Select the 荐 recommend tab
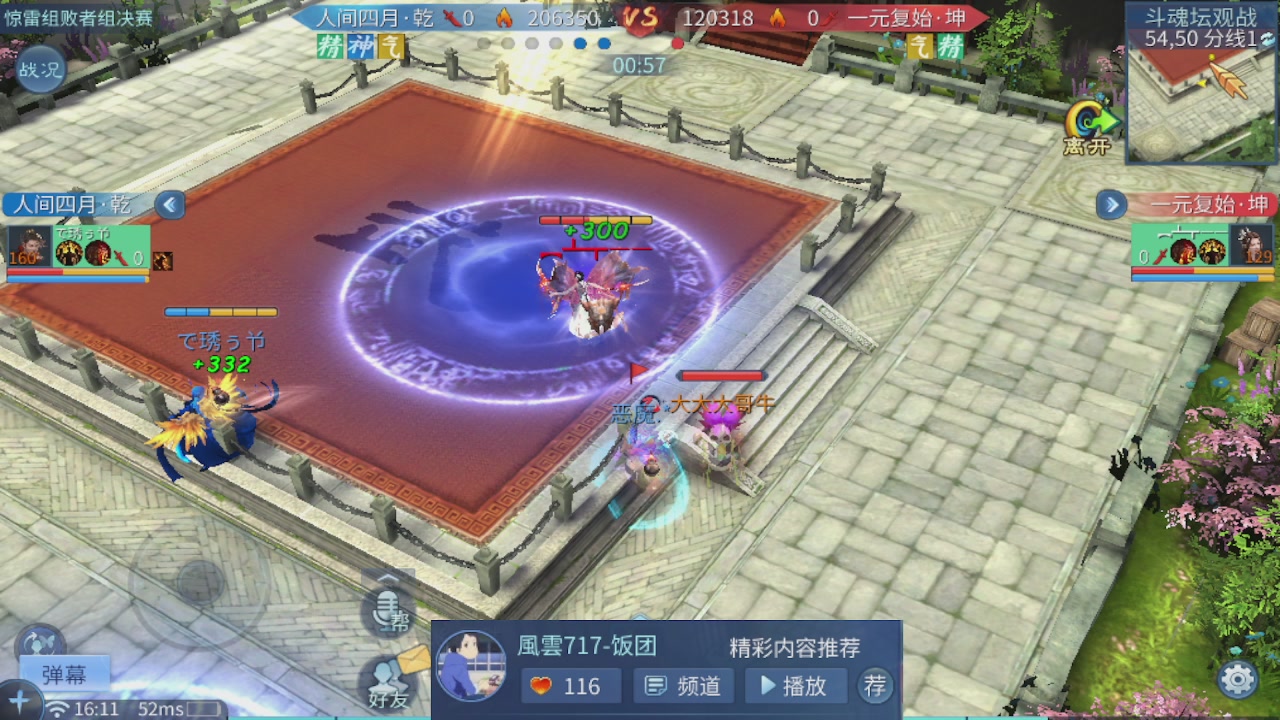The width and height of the screenshot is (1280, 720). [x=875, y=687]
